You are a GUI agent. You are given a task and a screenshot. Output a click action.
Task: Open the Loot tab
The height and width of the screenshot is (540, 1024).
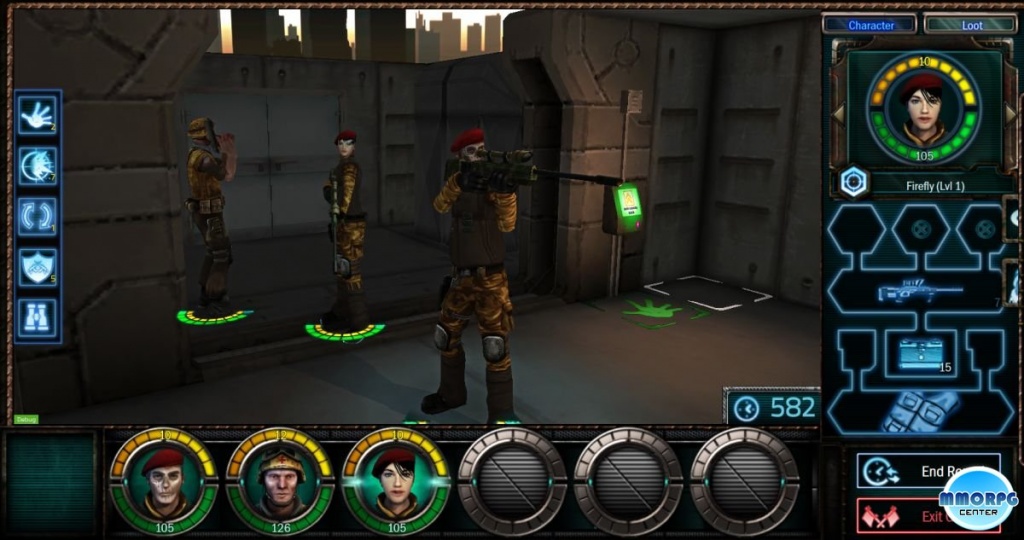click(x=970, y=24)
